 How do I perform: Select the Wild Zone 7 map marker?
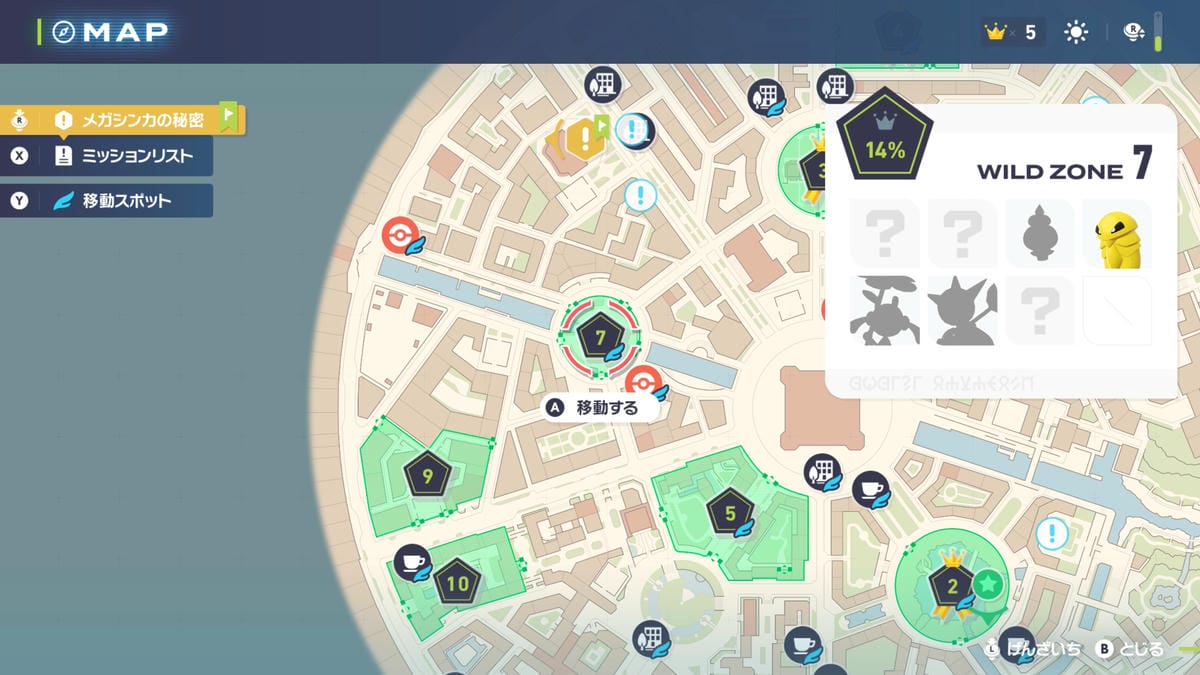600,338
